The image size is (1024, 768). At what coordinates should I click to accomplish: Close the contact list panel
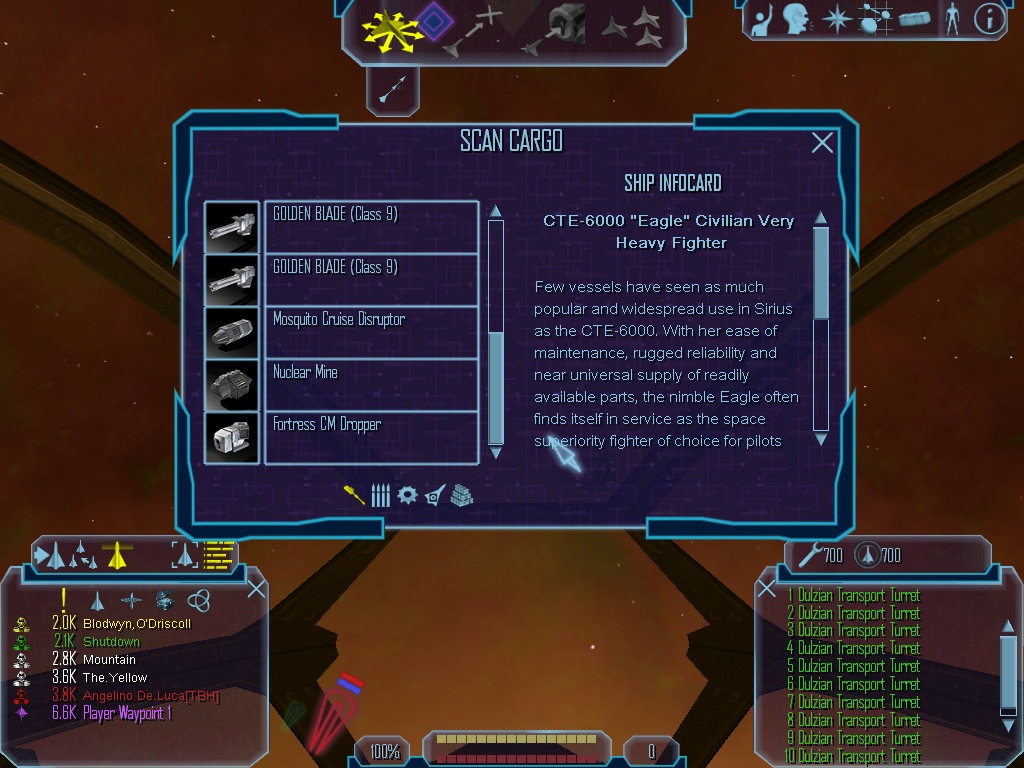pyautogui.click(x=256, y=589)
